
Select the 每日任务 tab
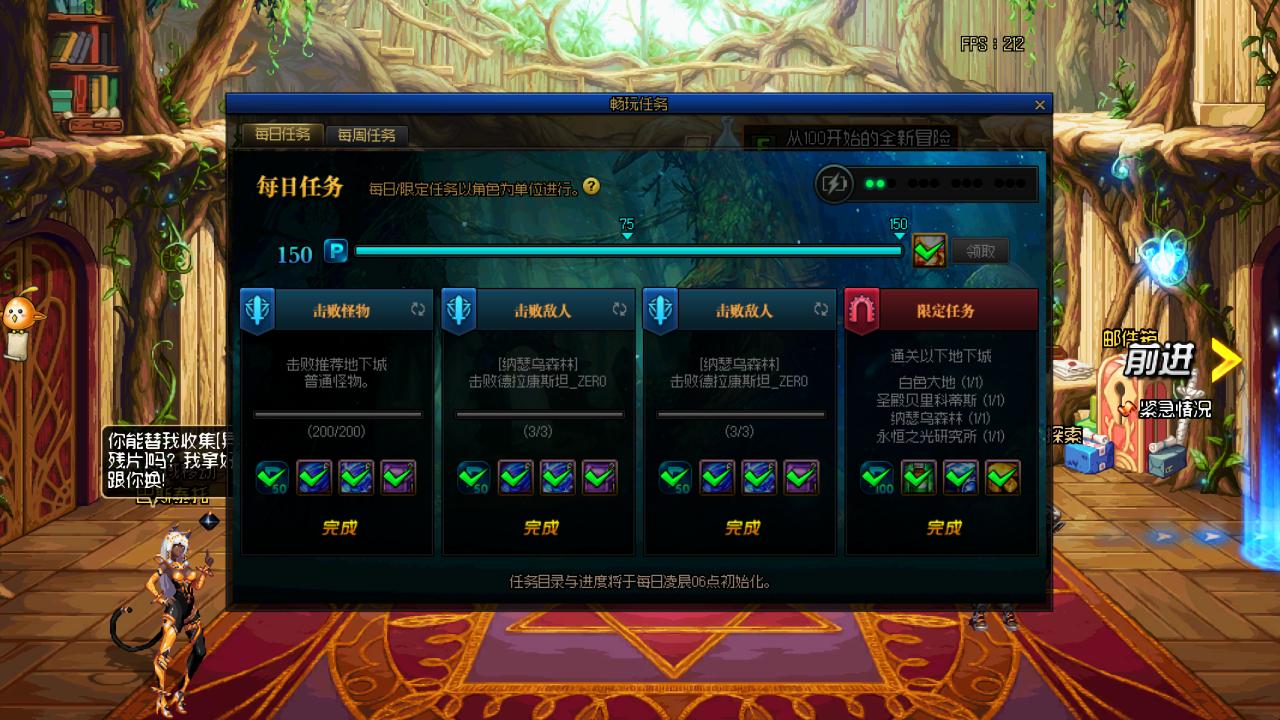(x=282, y=133)
